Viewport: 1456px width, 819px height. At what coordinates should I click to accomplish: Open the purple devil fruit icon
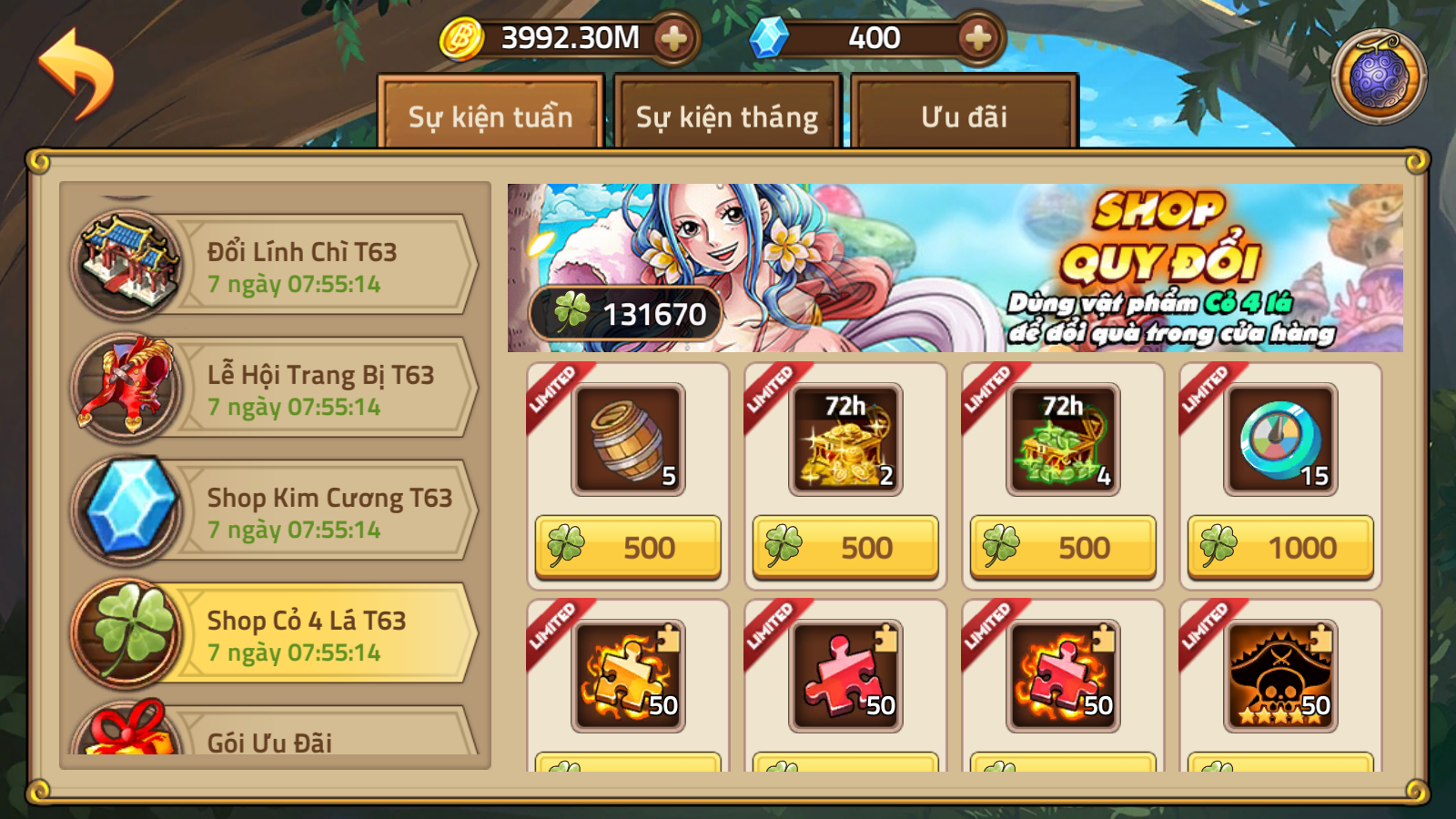coord(1378,76)
